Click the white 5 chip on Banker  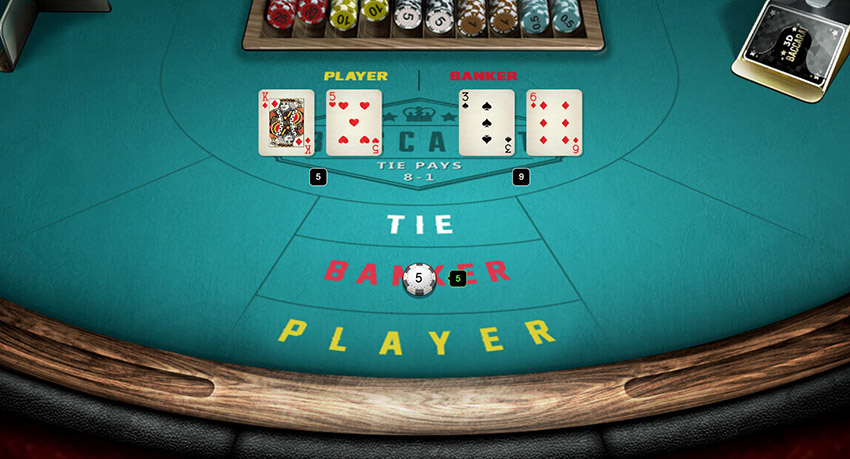419,279
